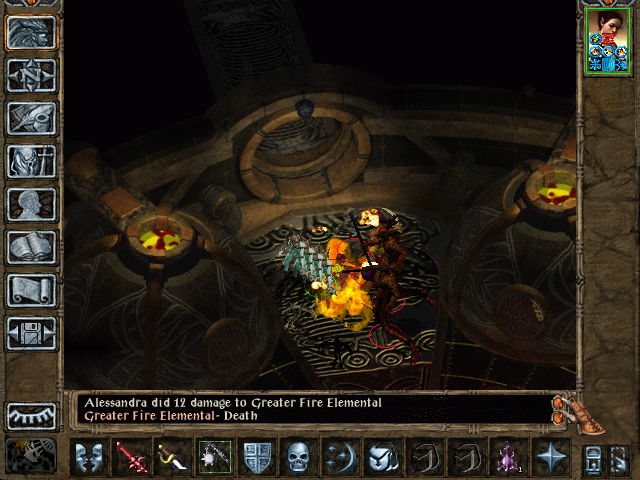The height and width of the screenshot is (480, 640).
Task: Open the inventory armored figure button
Action: click(32, 161)
